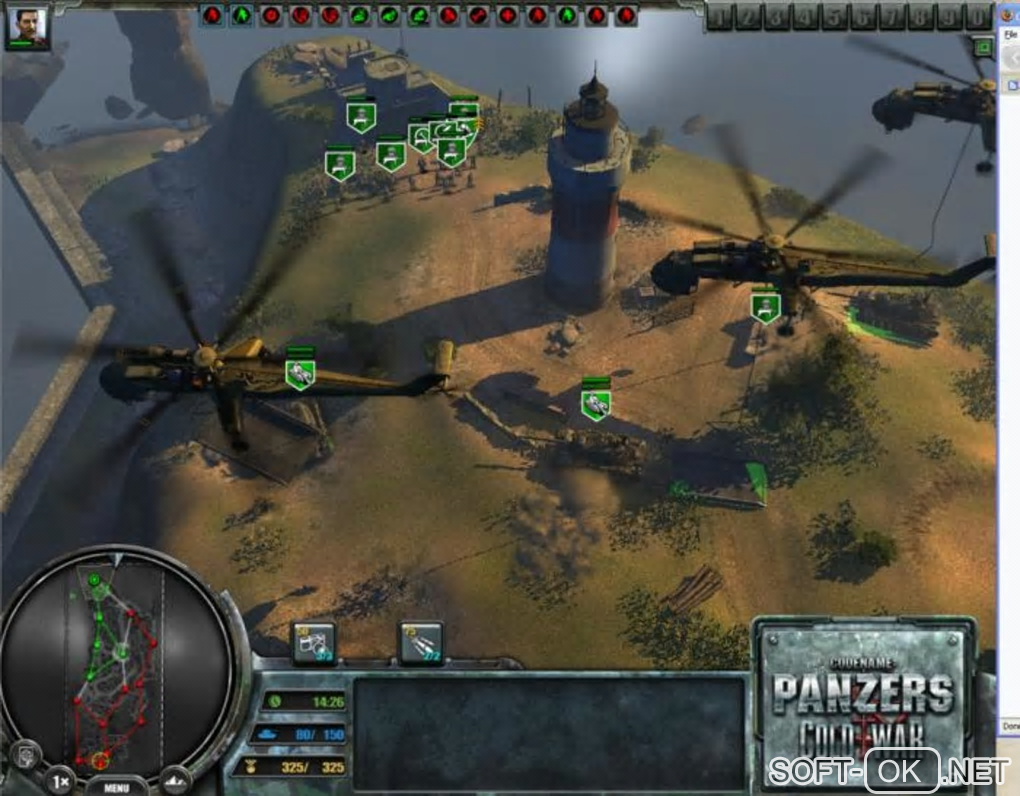Select control group 0

(x=977, y=17)
